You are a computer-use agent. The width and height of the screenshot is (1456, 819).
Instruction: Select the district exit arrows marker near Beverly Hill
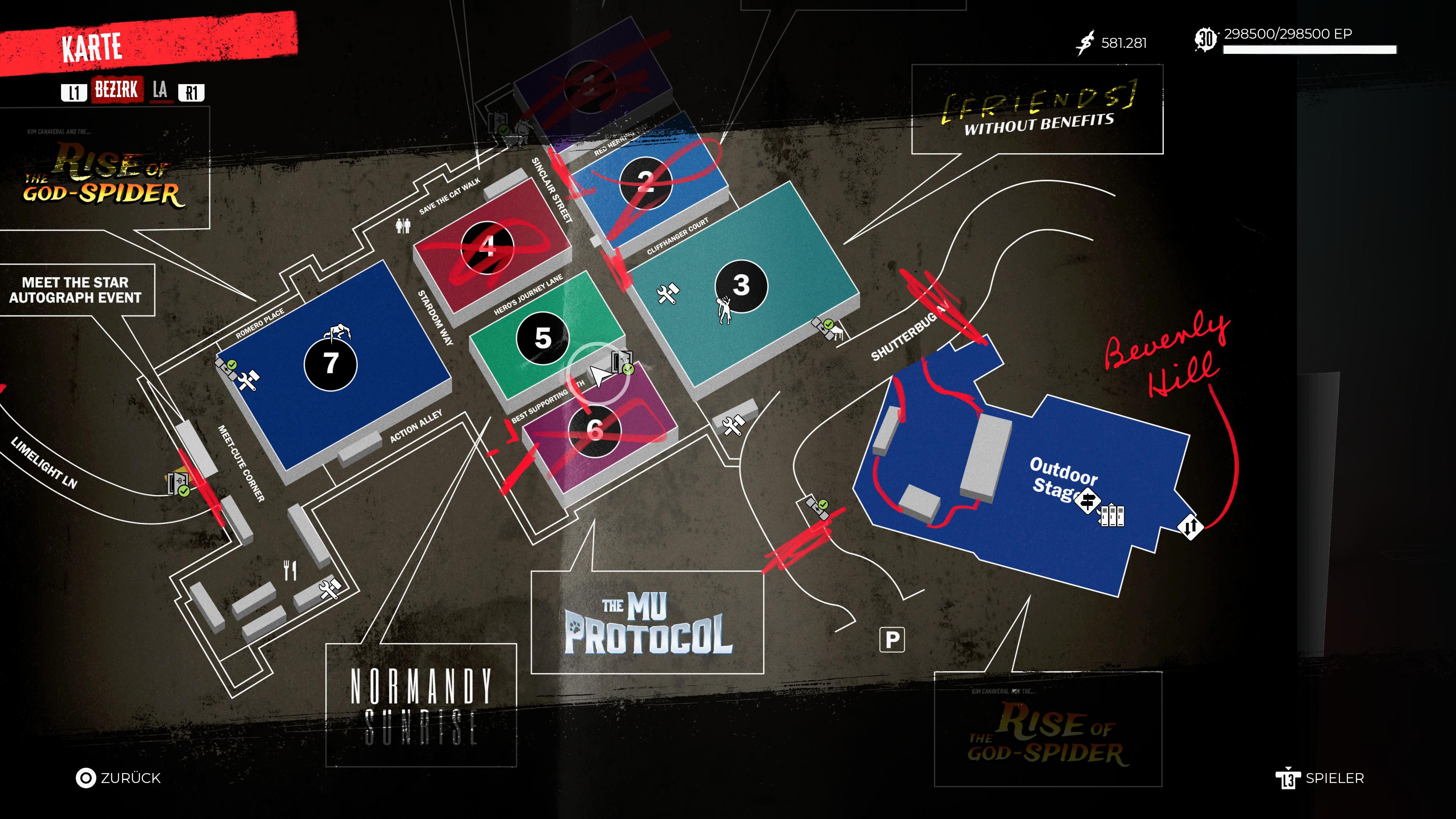pos(1190,527)
